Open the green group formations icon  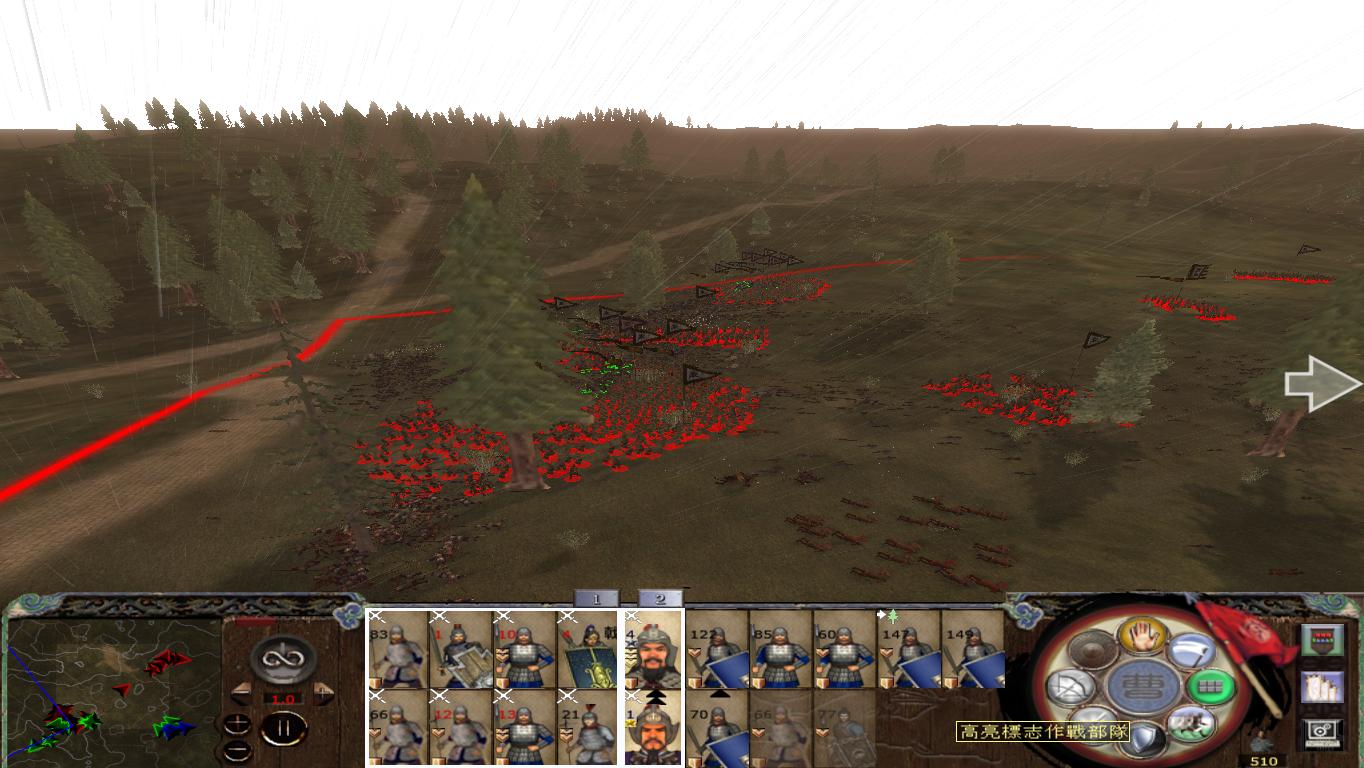[x=1211, y=689]
